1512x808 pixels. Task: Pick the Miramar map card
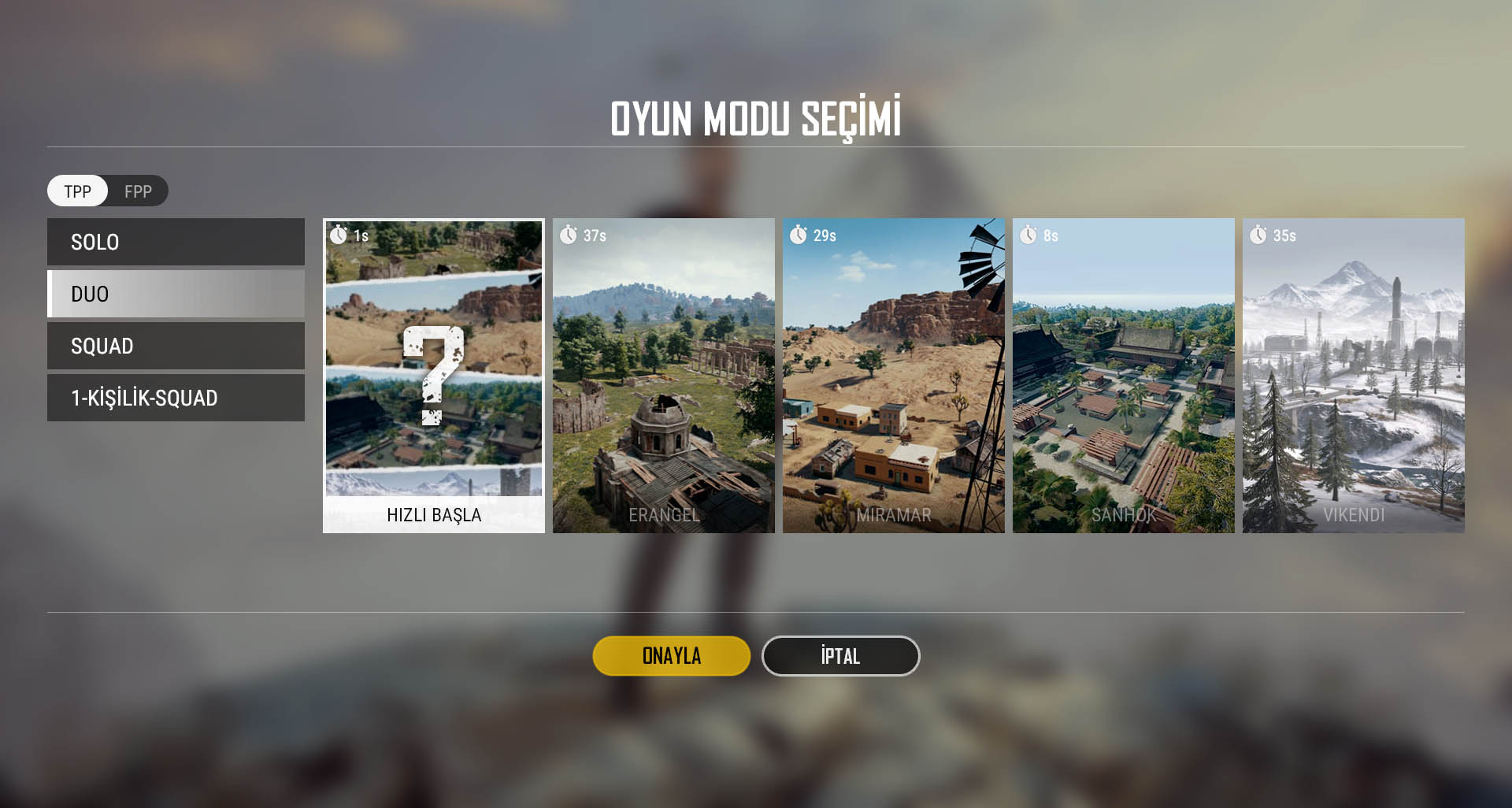click(894, 376)
